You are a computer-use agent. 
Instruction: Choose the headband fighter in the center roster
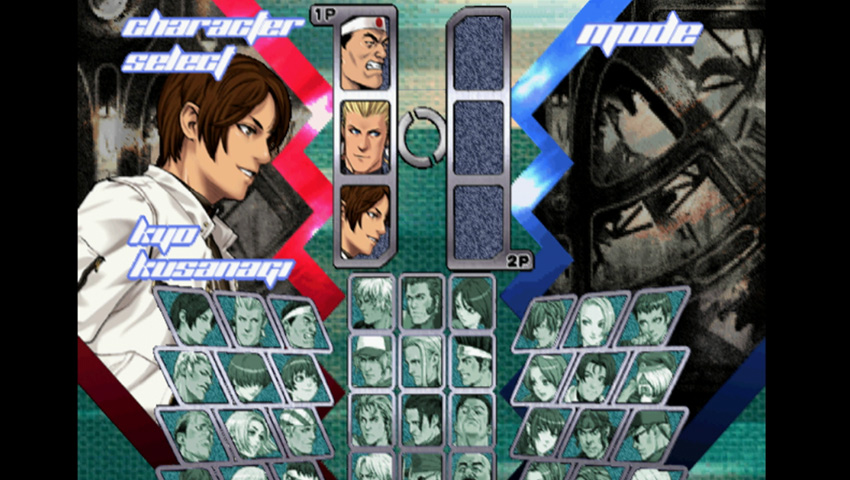471,359
